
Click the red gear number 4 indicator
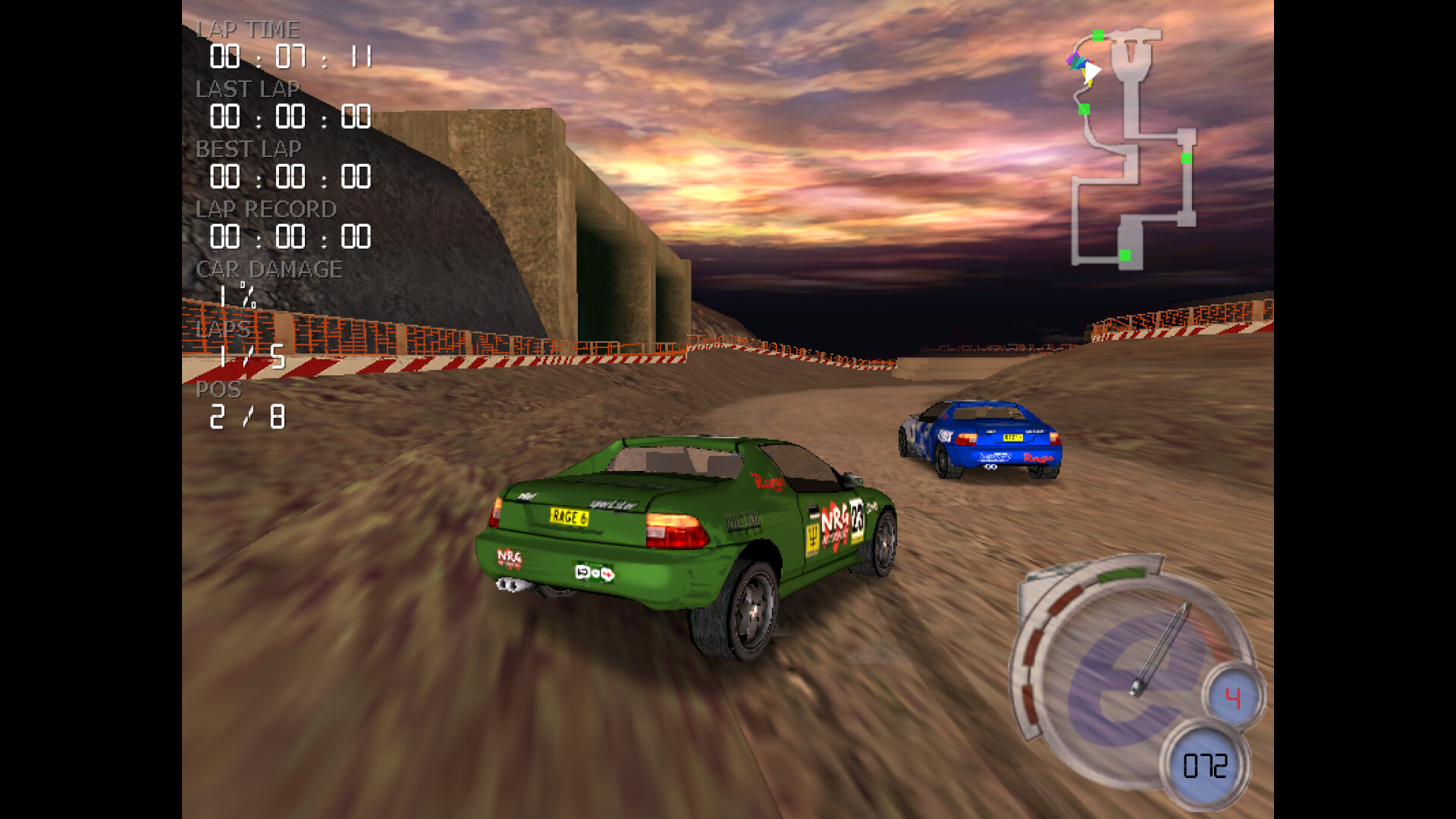(x=1233, y=695)
